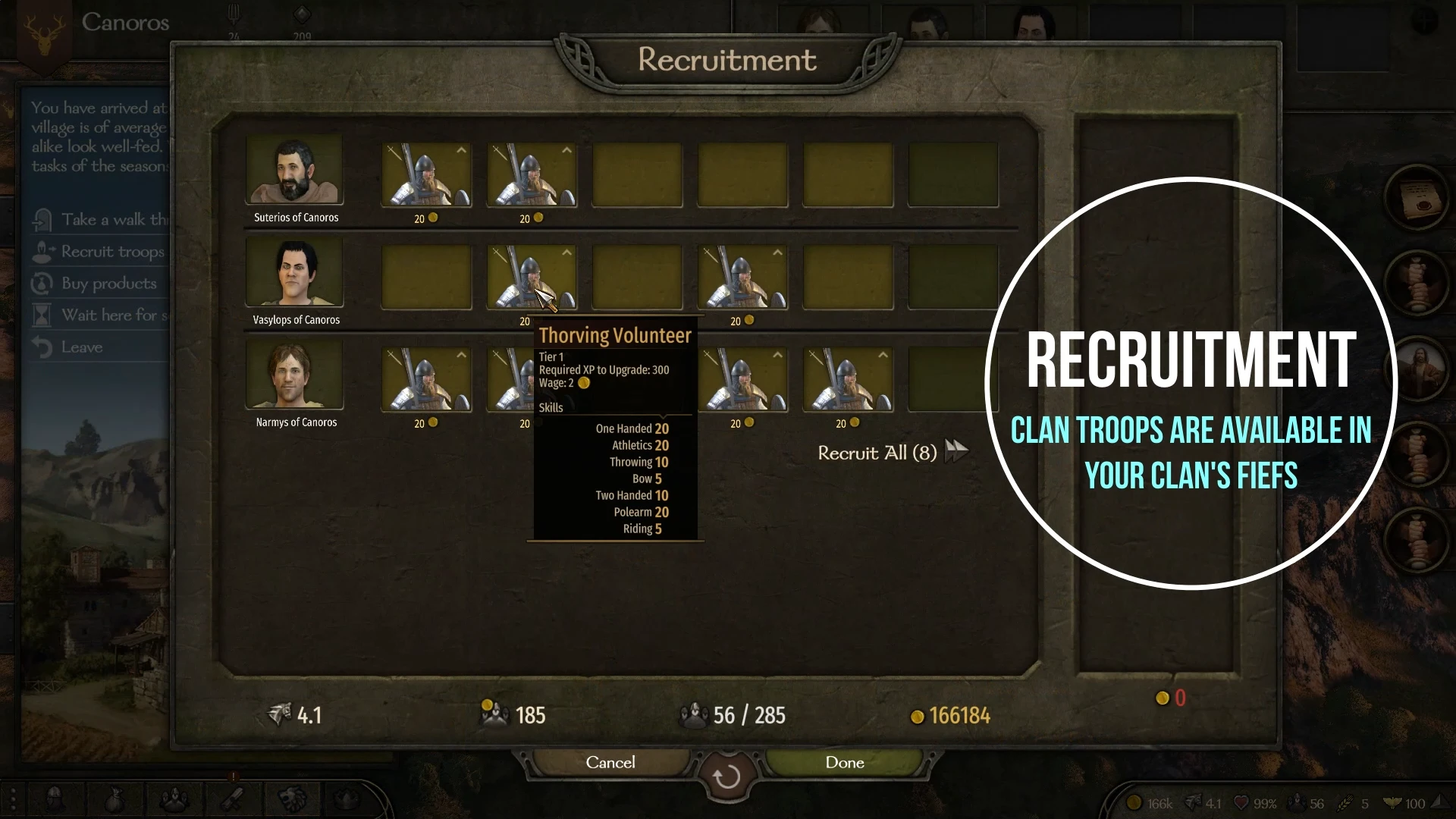Viewport: 1456px width, 819px height.
Task: Recruit Suterios's first Thorving Volunteer
Action: point(426,175)
